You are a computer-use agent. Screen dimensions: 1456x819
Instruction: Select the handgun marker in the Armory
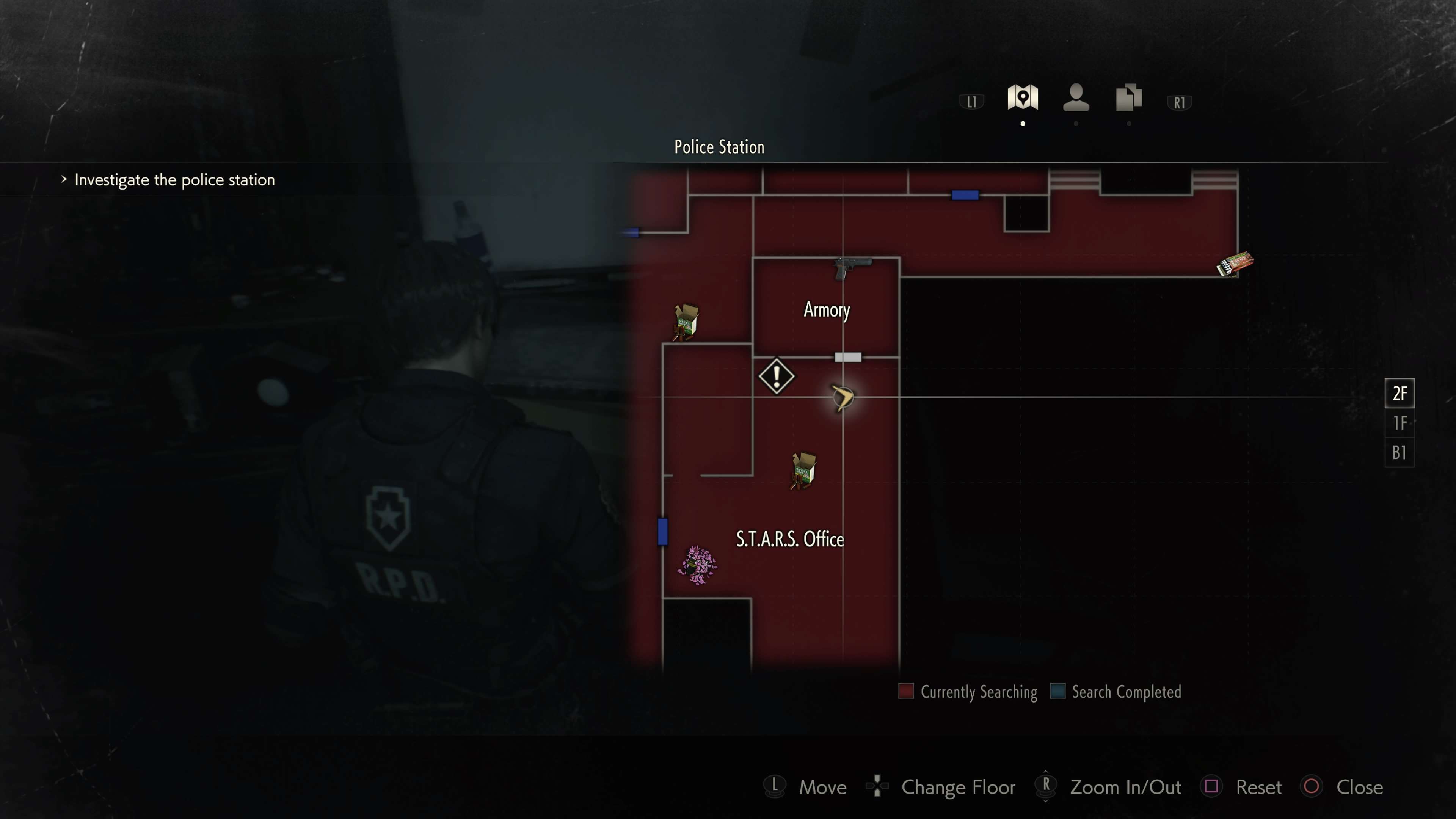[x=852, y=267]
